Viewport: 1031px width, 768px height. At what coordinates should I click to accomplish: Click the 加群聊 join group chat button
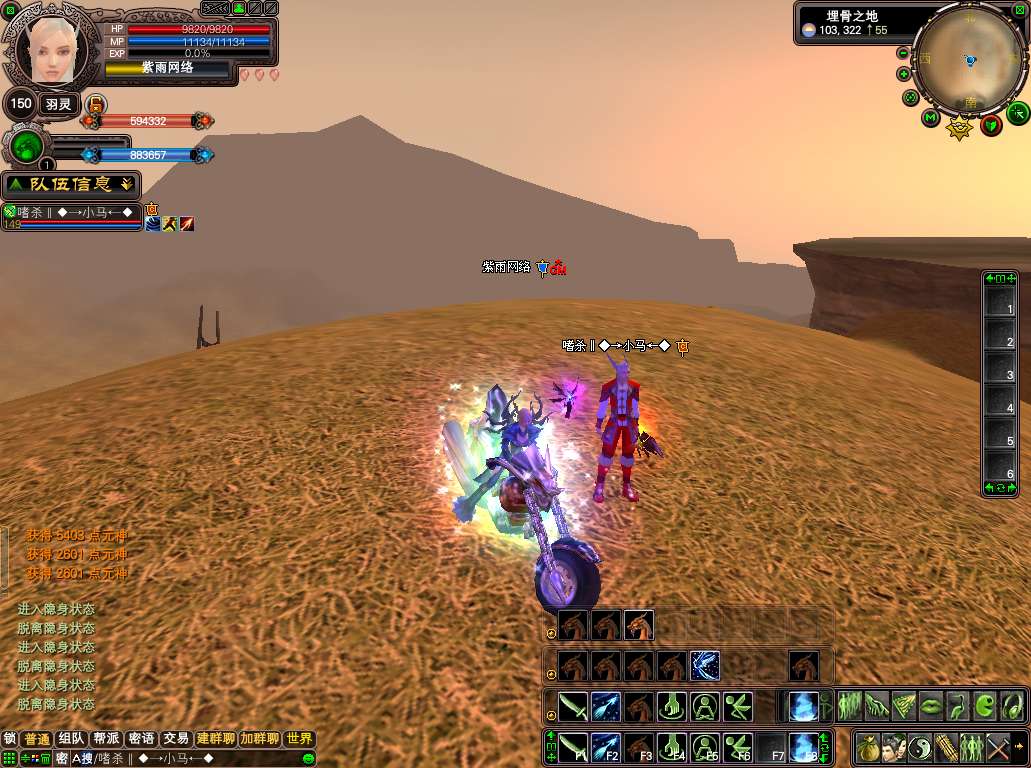(x=259, y=739)
